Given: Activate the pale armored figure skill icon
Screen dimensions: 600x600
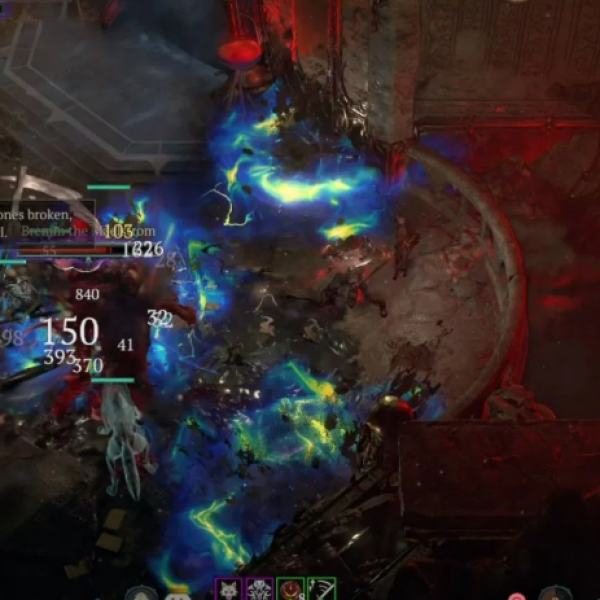Looking at the screenshot, I should tap(260, 590).
